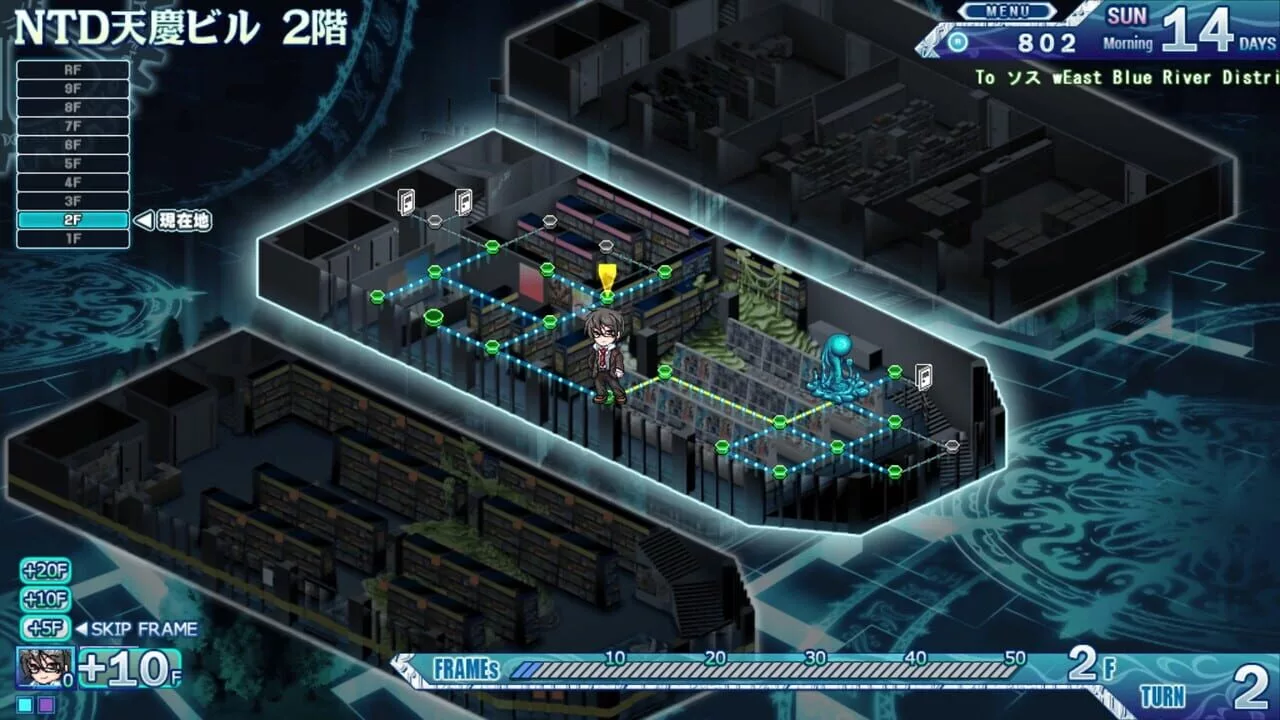The image size is (1280, 720).
Task: Select the cyan square under the portrait
Action: [x=25, y=705]
